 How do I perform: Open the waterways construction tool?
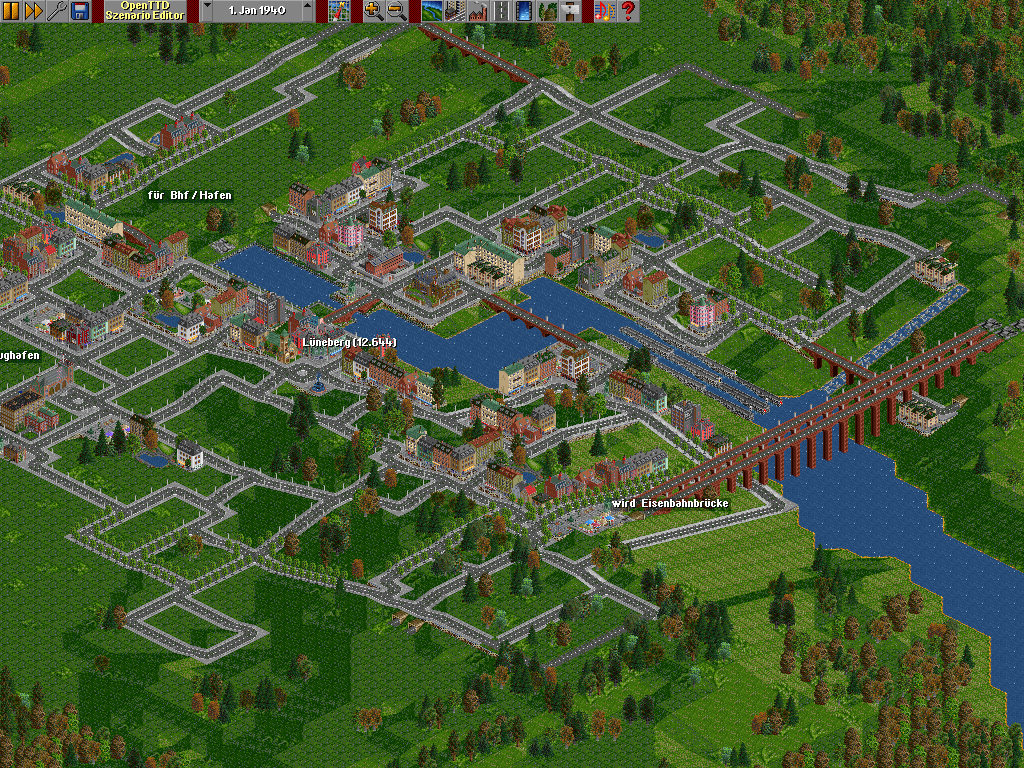click(525, 11)
